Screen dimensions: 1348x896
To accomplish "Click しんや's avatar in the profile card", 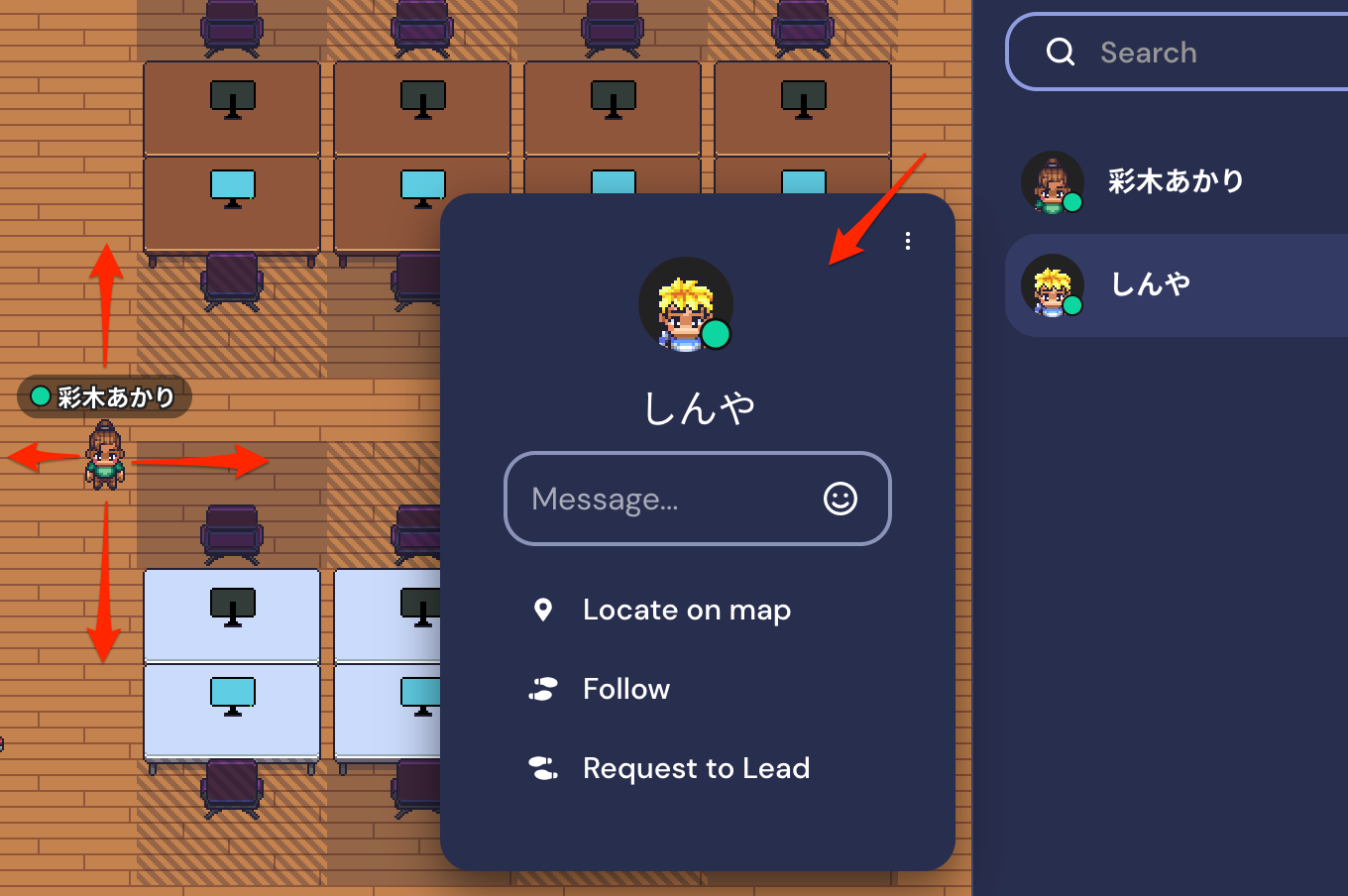I will (x=686, y=305).
